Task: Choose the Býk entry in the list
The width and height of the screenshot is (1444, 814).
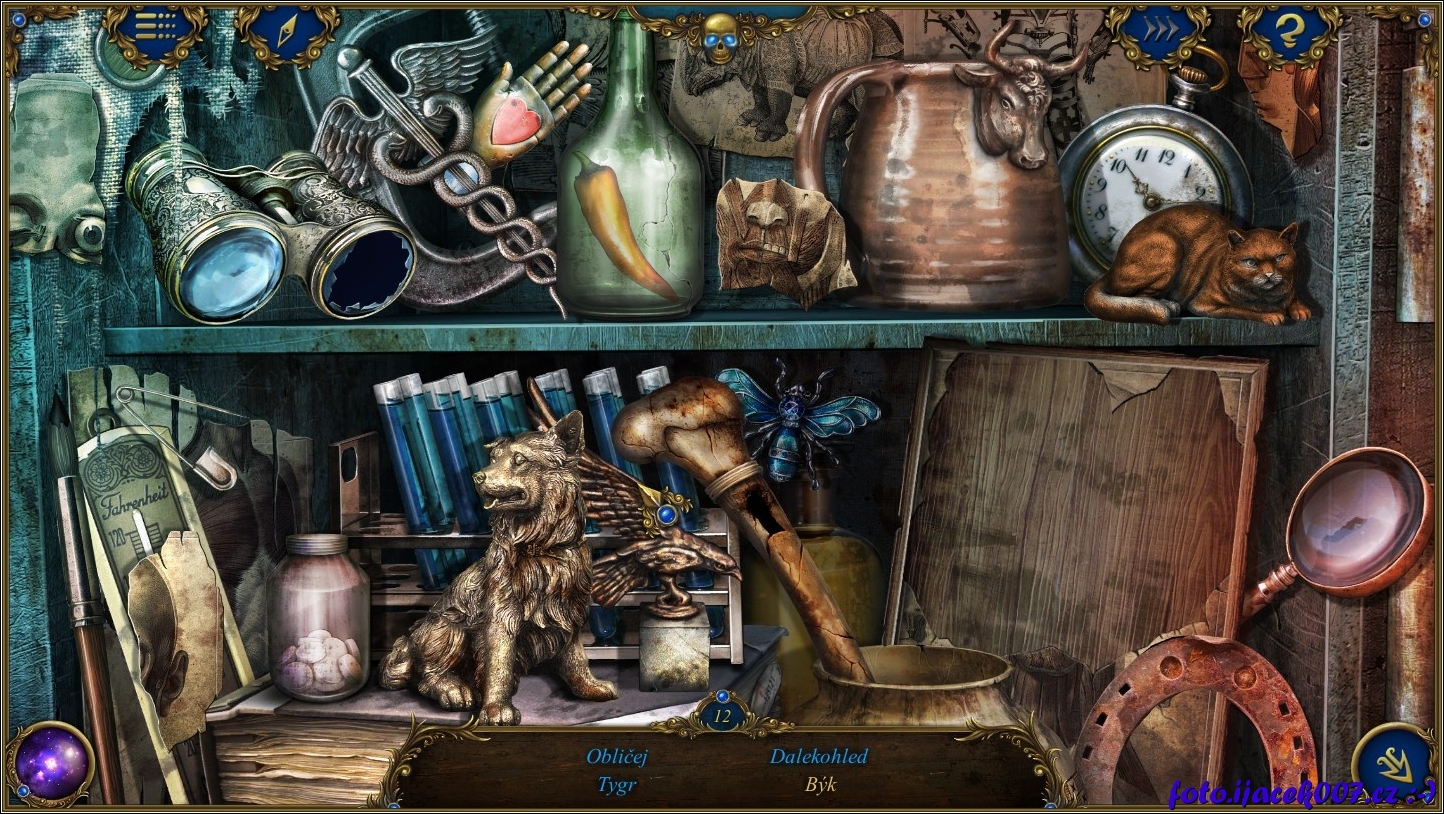Action: [820, 785]
